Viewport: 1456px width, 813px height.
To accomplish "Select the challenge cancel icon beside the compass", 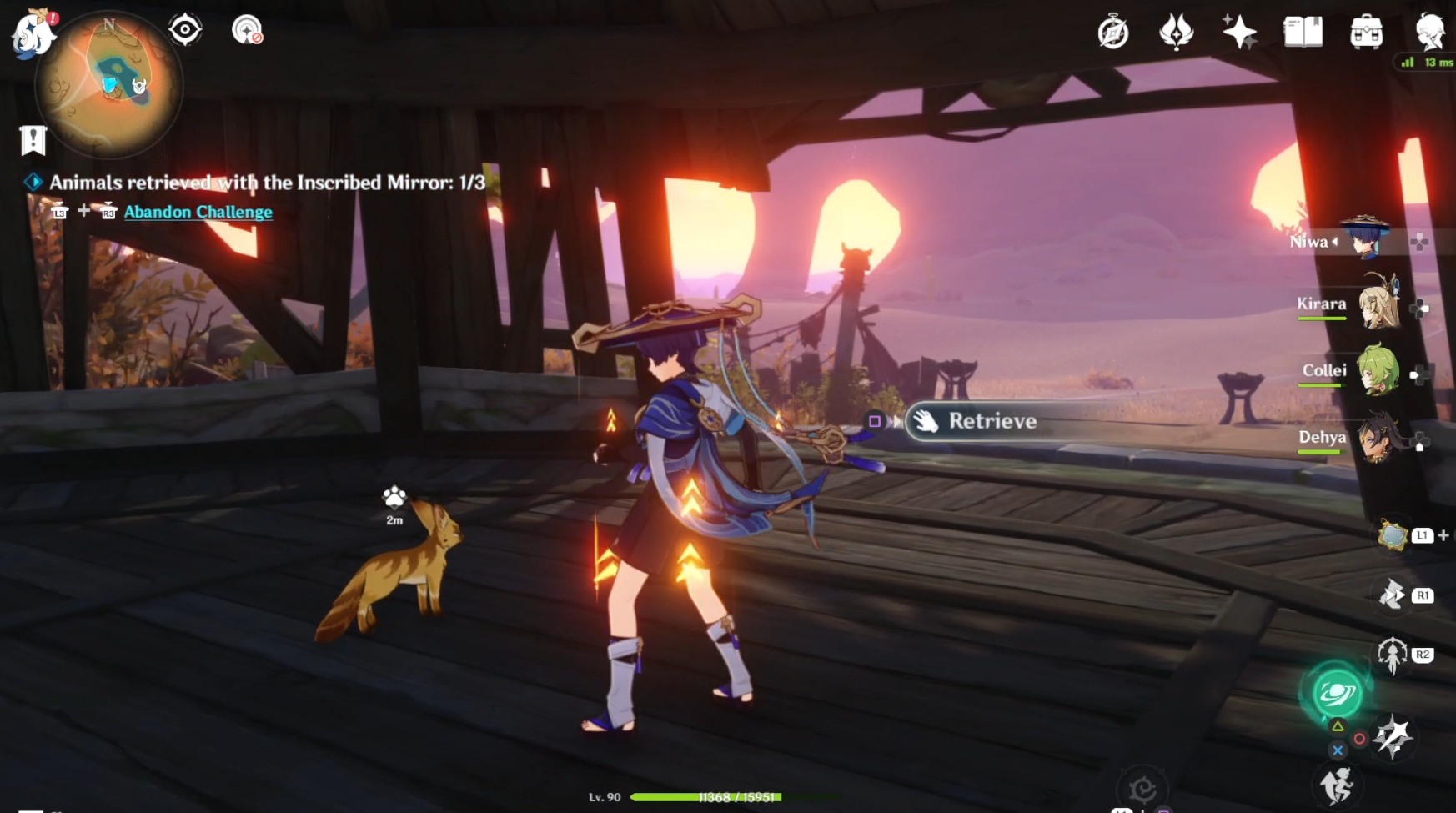I will click(249, 29).
